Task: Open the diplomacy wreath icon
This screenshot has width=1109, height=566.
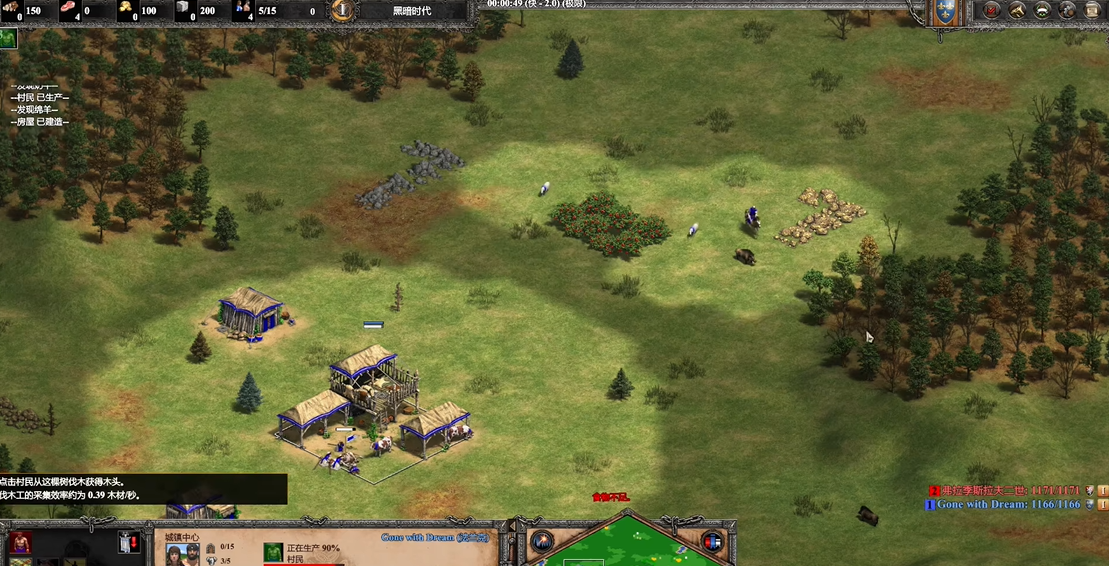Action: (1042, 11)
